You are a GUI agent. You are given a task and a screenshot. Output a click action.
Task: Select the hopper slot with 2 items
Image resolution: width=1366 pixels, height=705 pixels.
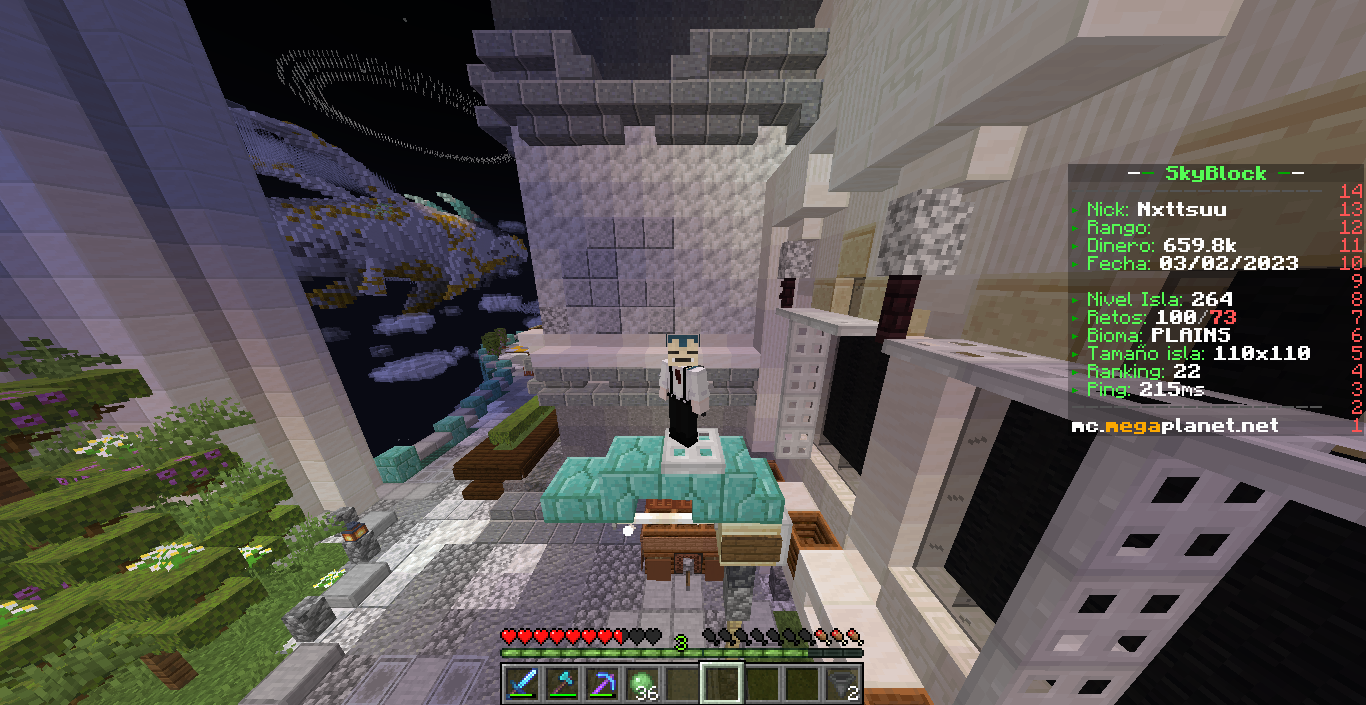[x=842, y=684]
